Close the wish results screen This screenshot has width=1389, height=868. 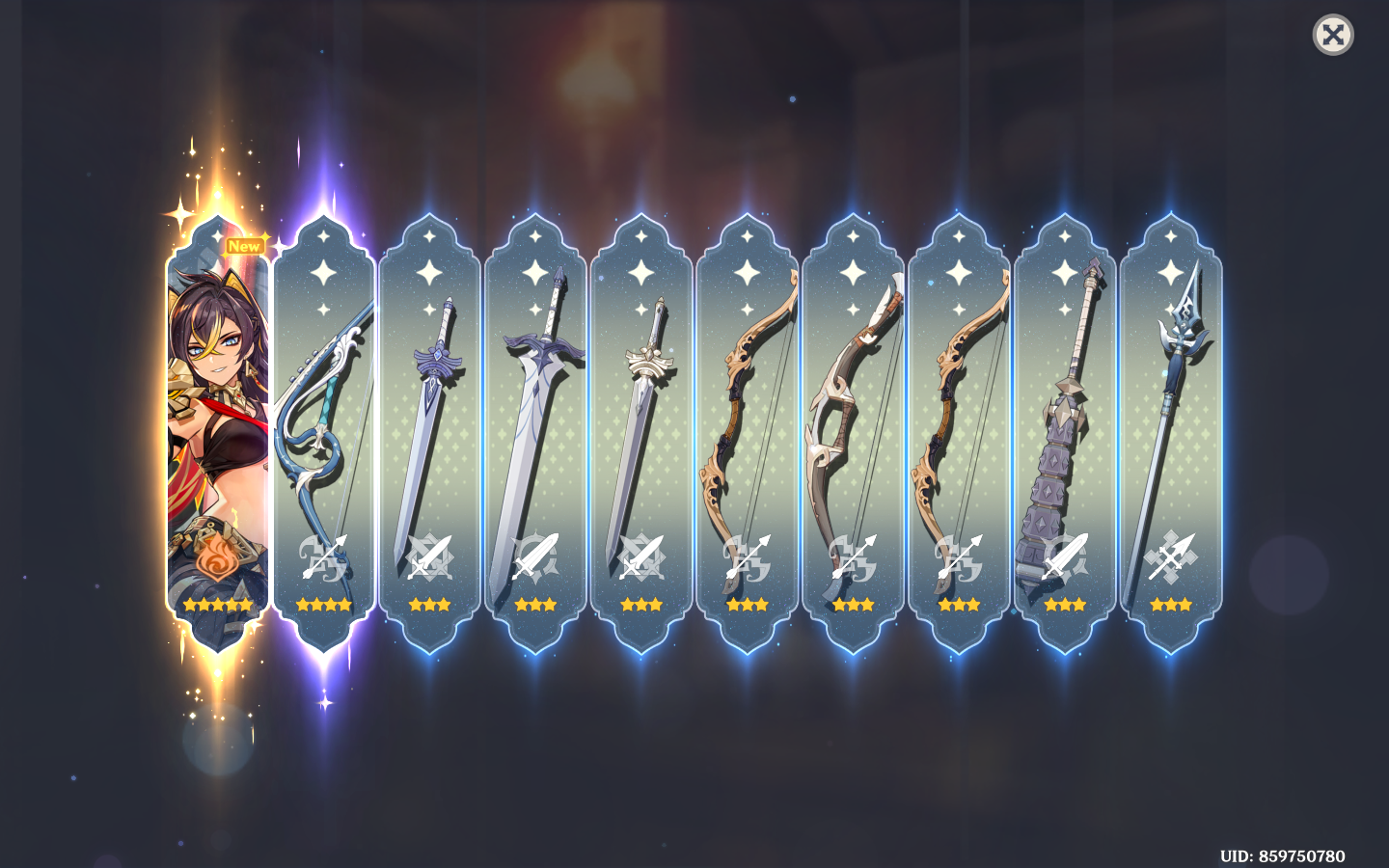coord(1333,36)
